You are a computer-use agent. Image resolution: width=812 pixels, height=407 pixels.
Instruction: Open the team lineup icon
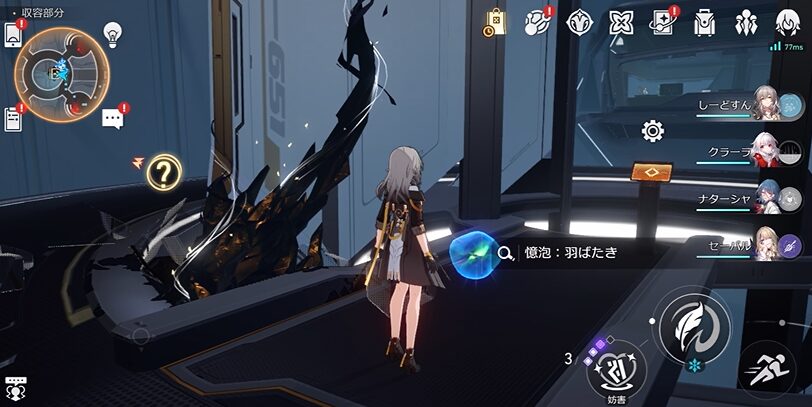(x=746, y=22)
